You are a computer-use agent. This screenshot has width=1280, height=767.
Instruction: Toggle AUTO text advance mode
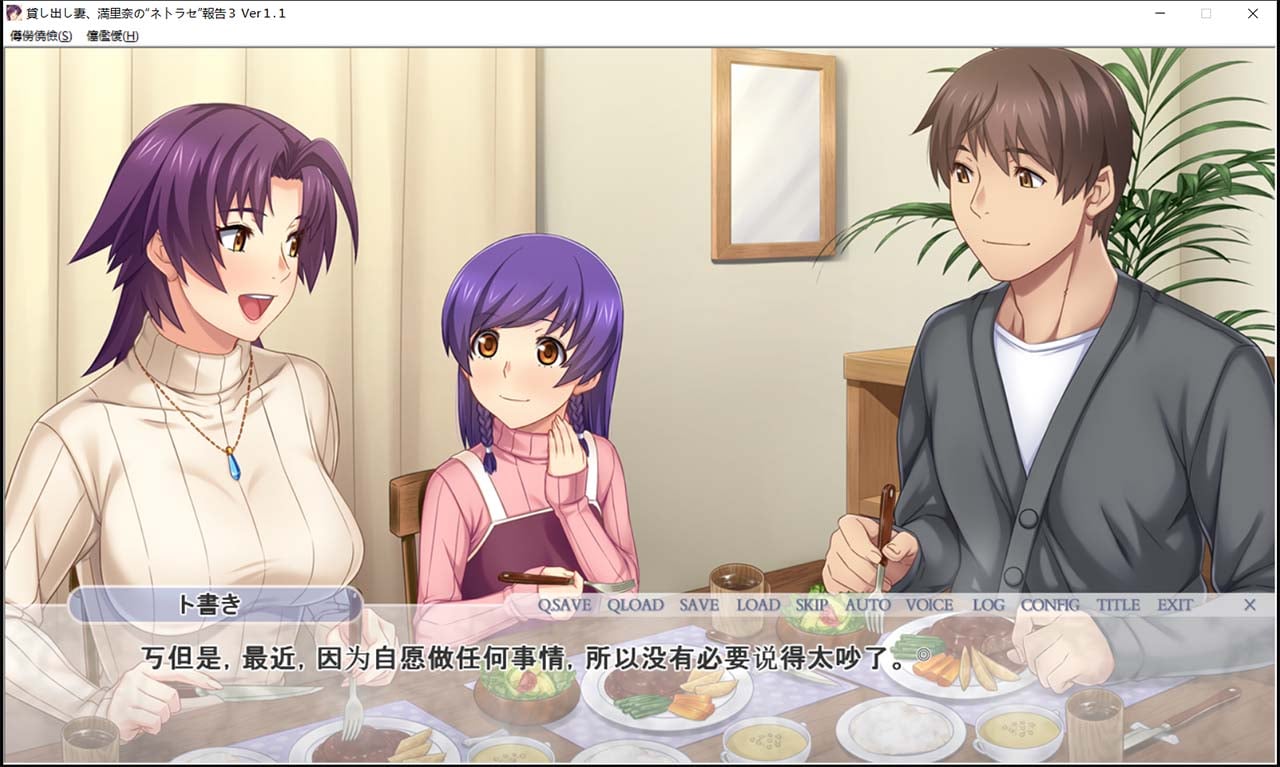867,605
